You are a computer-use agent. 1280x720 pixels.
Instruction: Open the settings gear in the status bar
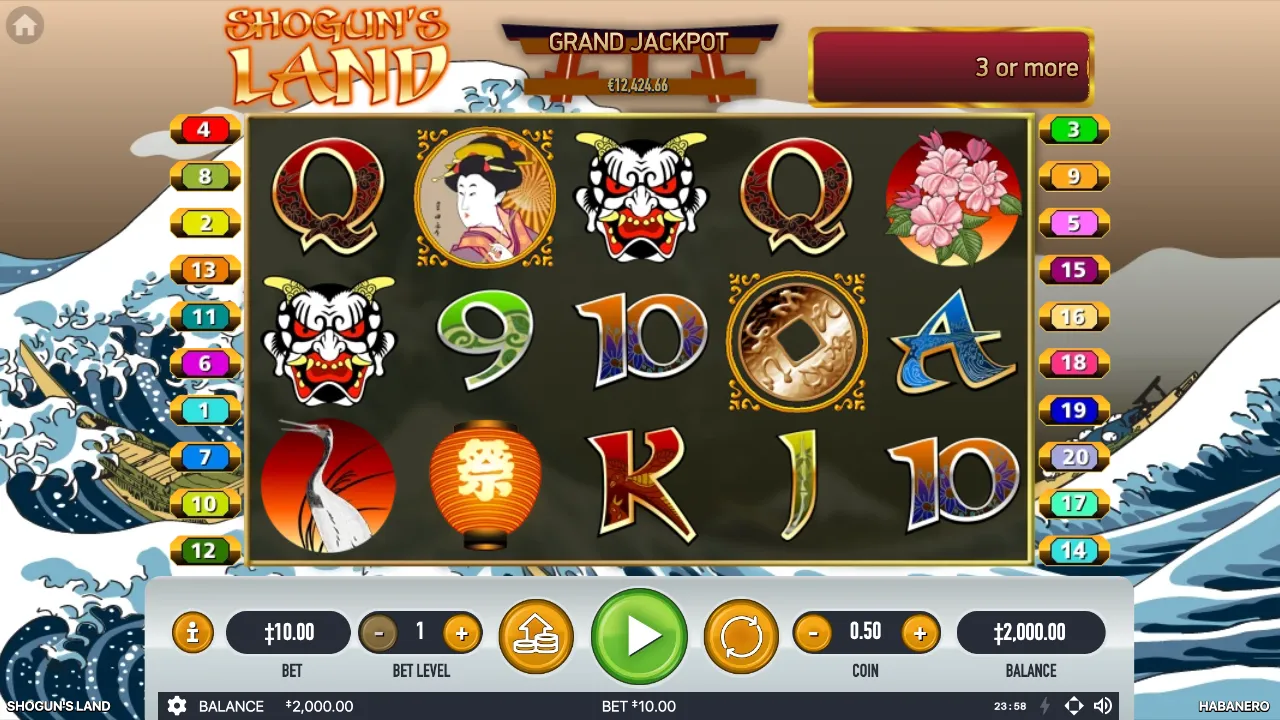177,706
